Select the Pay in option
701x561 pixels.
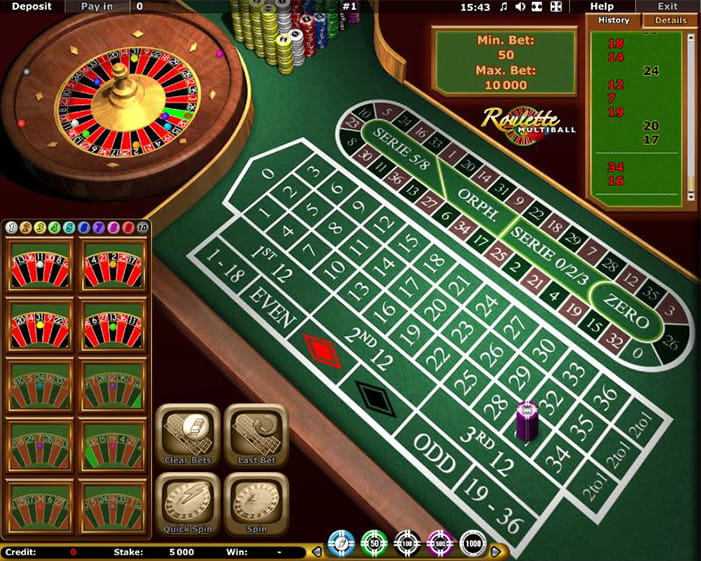point(97,6)
